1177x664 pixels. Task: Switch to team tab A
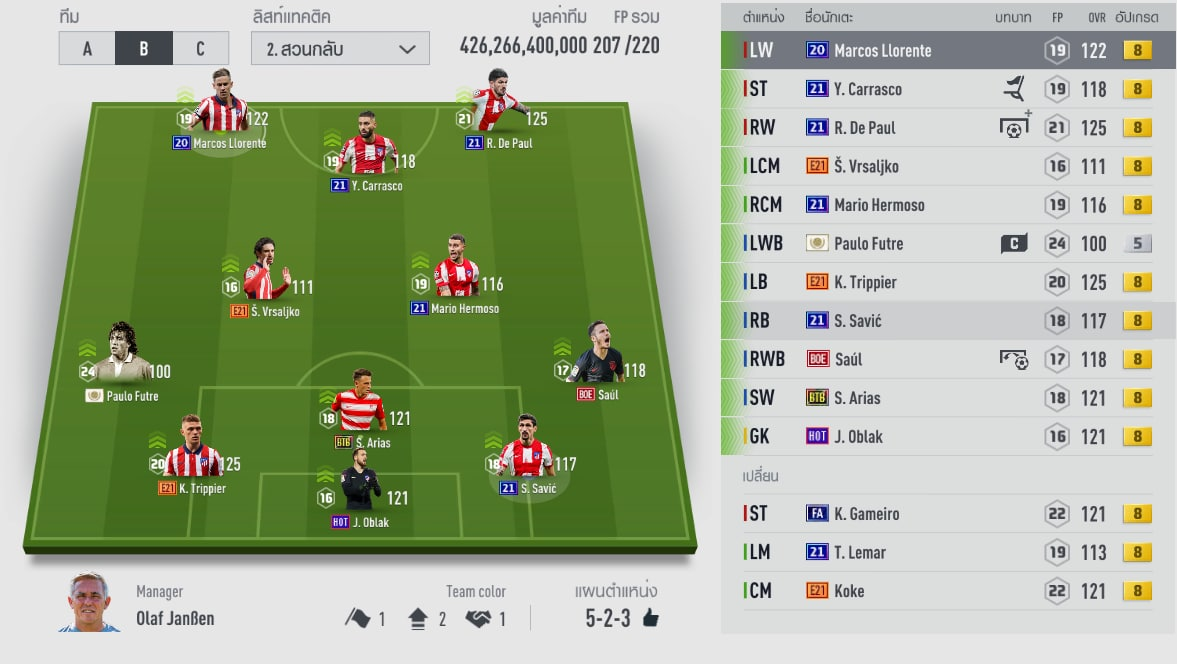click(x=87, y=48)
